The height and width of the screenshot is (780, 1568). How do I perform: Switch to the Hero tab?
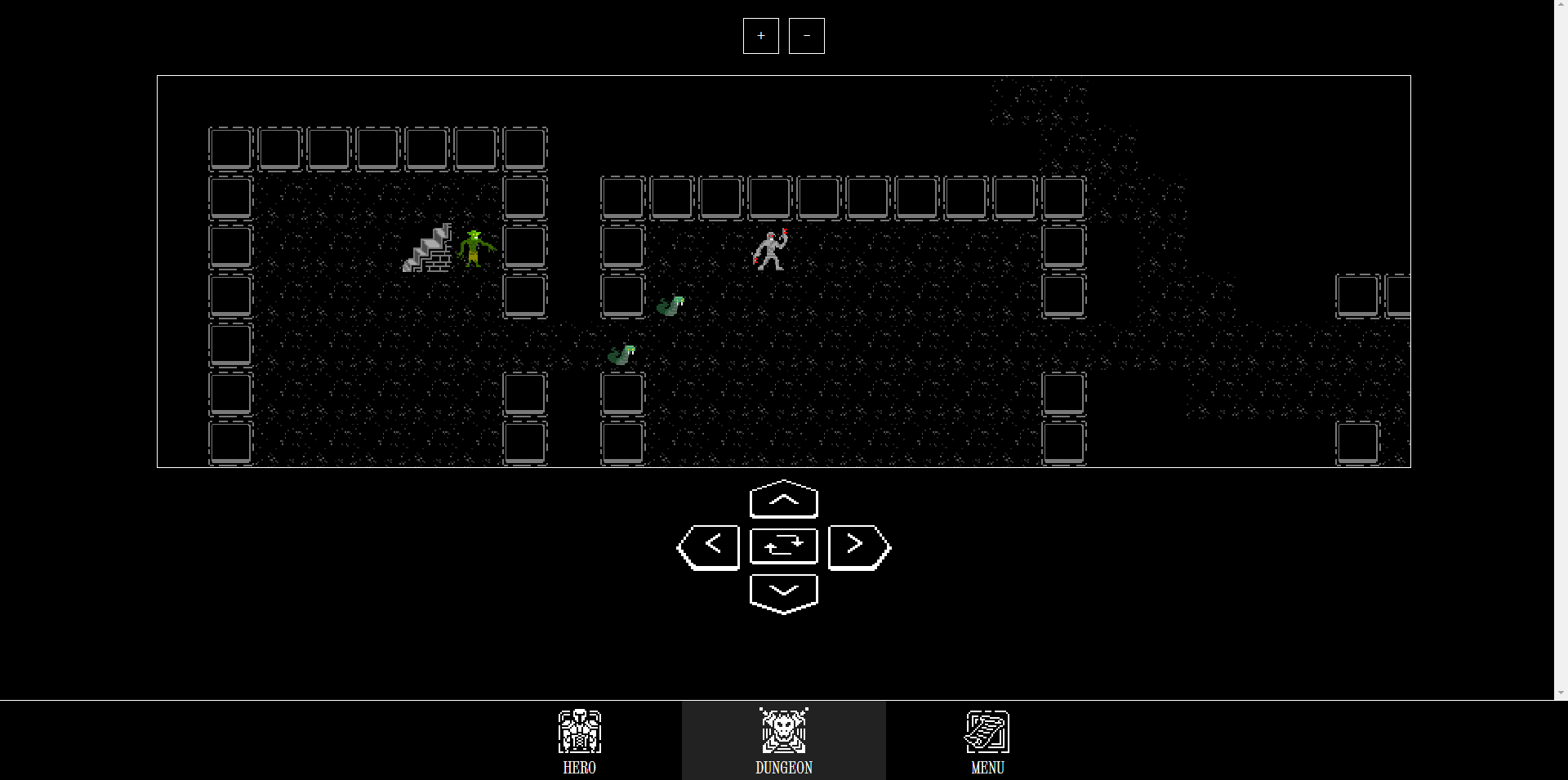click(x=579, y=741)
